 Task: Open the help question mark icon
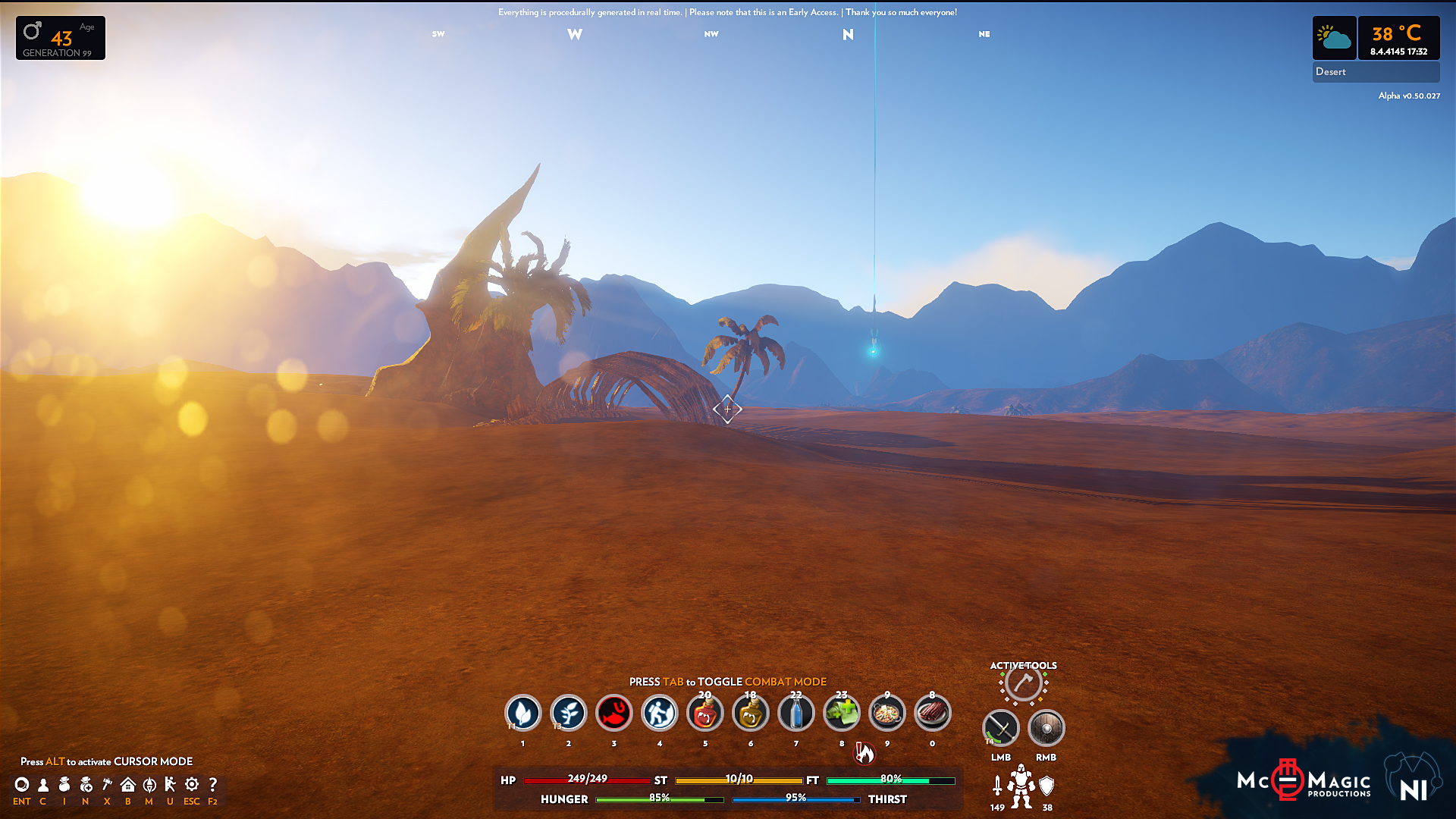(213, 785)
